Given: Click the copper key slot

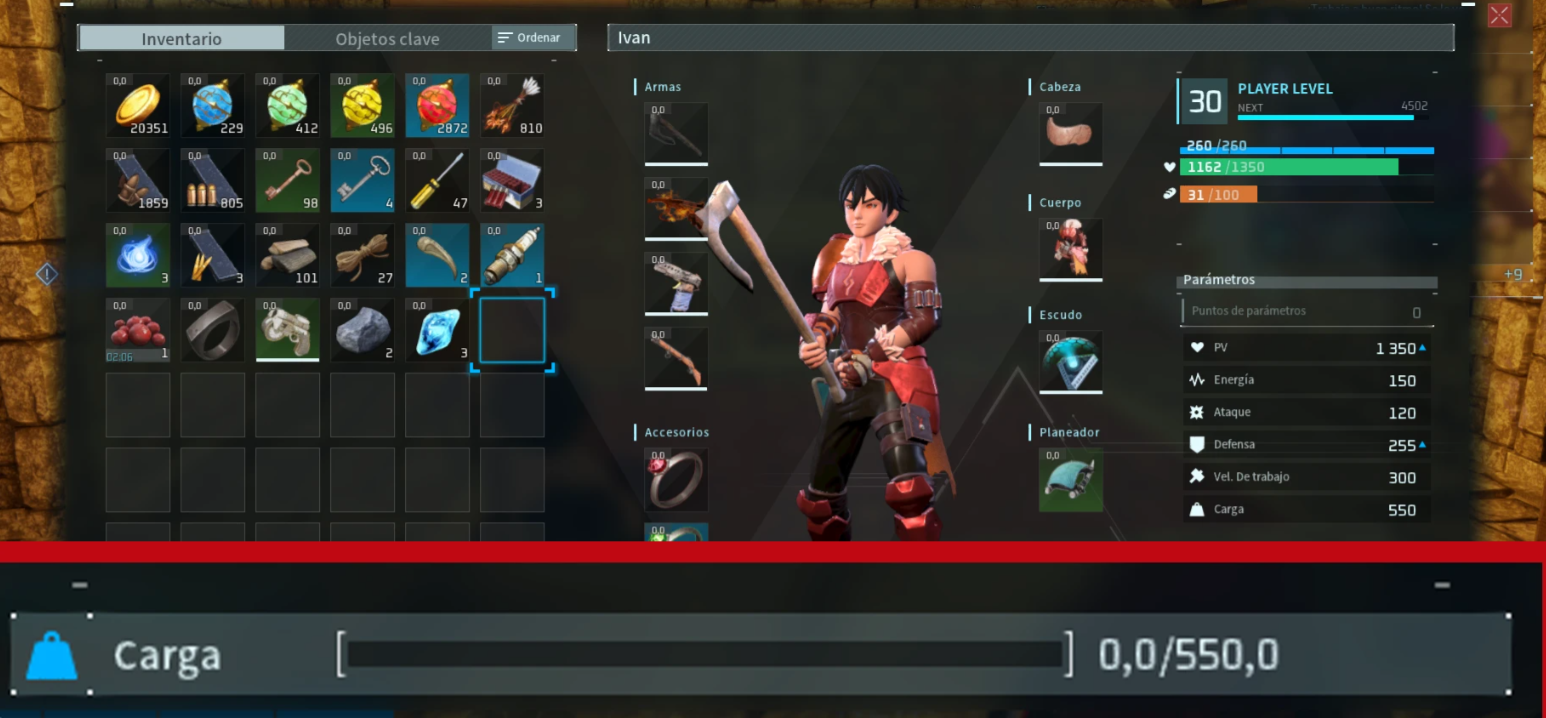Looking at the screenshot, I should click(287, 180).
